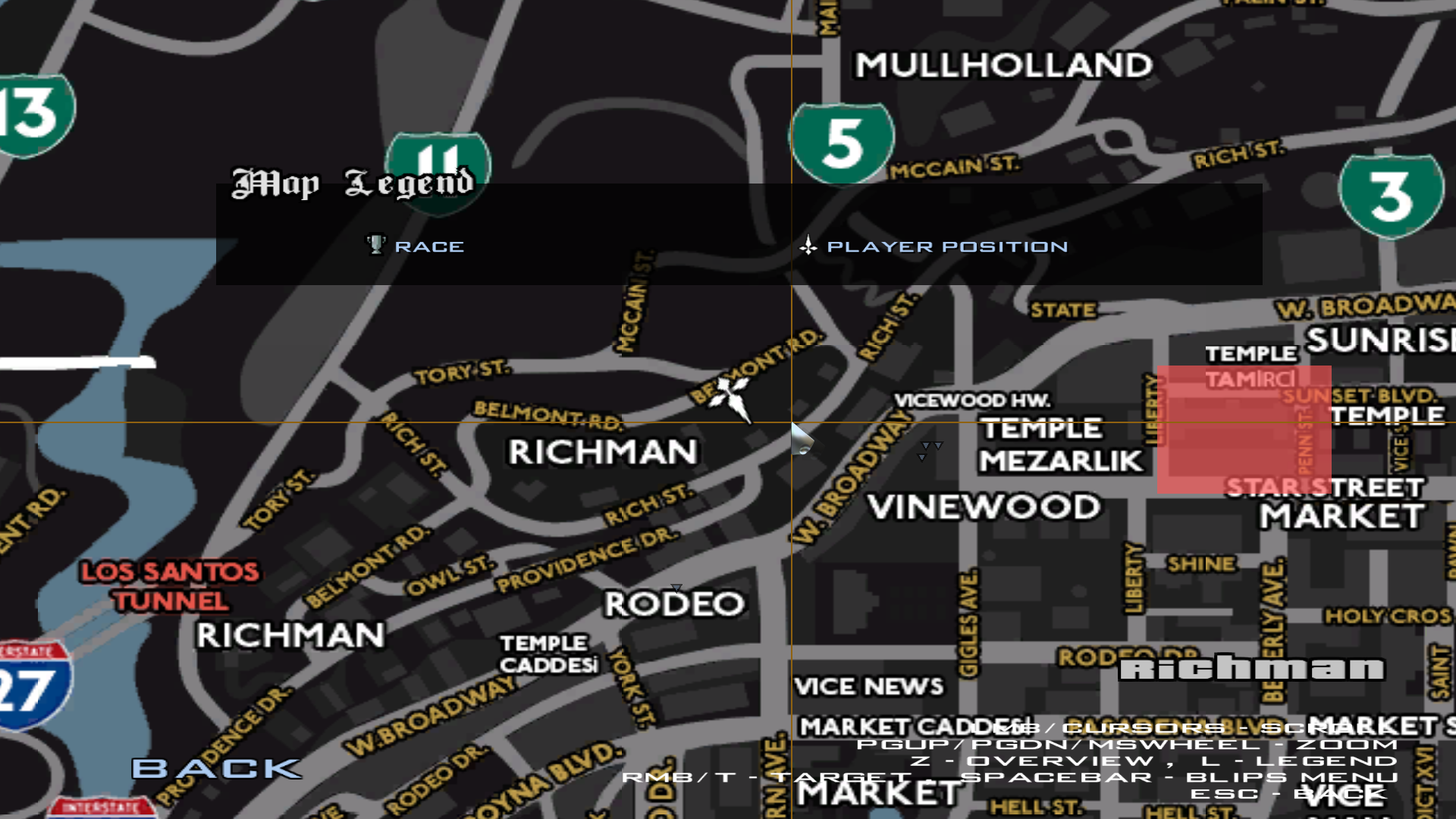Click the BACK button

(216, 768)
